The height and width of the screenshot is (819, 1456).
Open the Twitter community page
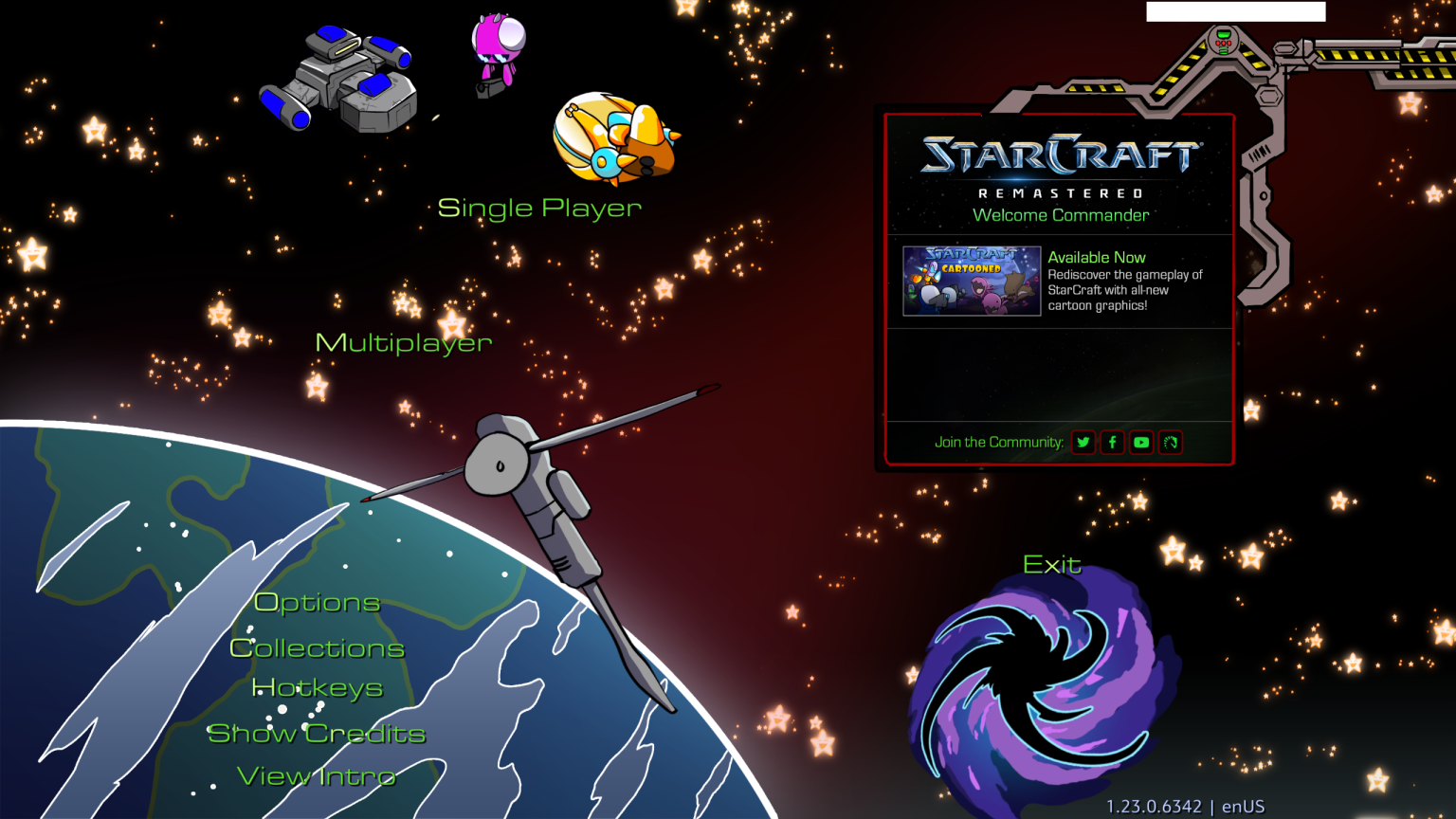click(1083, 442)
